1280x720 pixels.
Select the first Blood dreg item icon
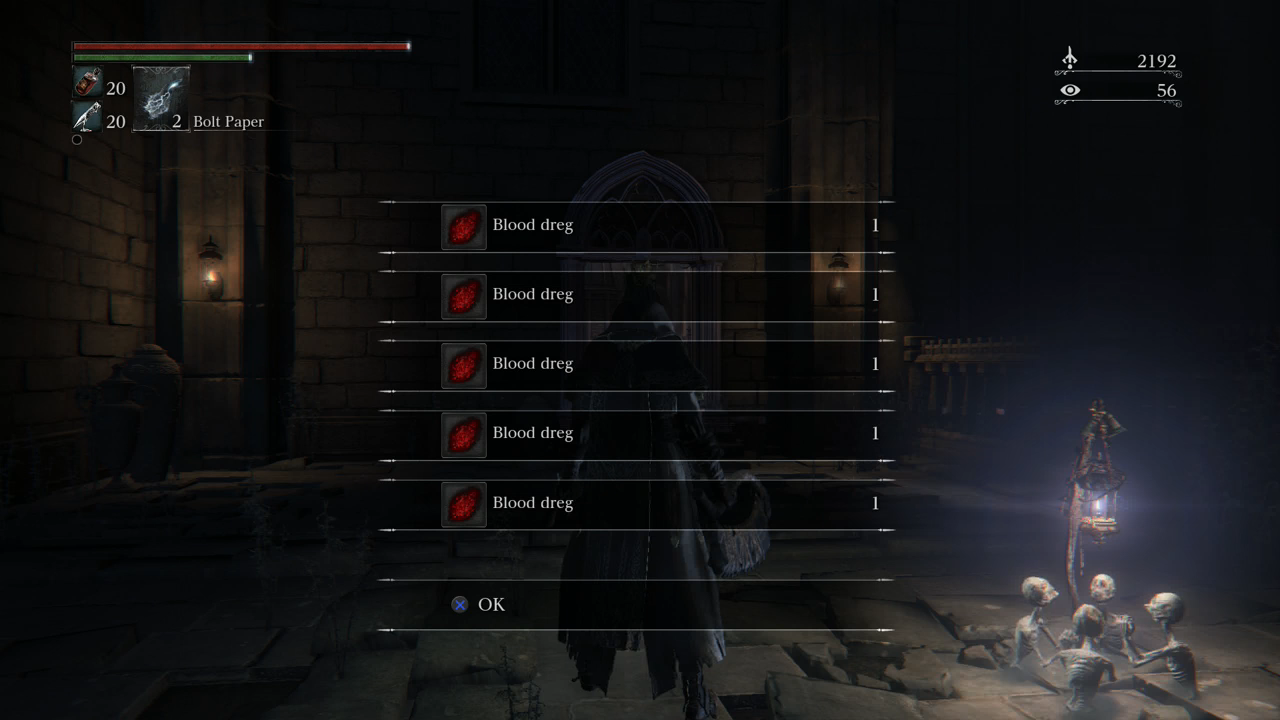tap(463, 226)
